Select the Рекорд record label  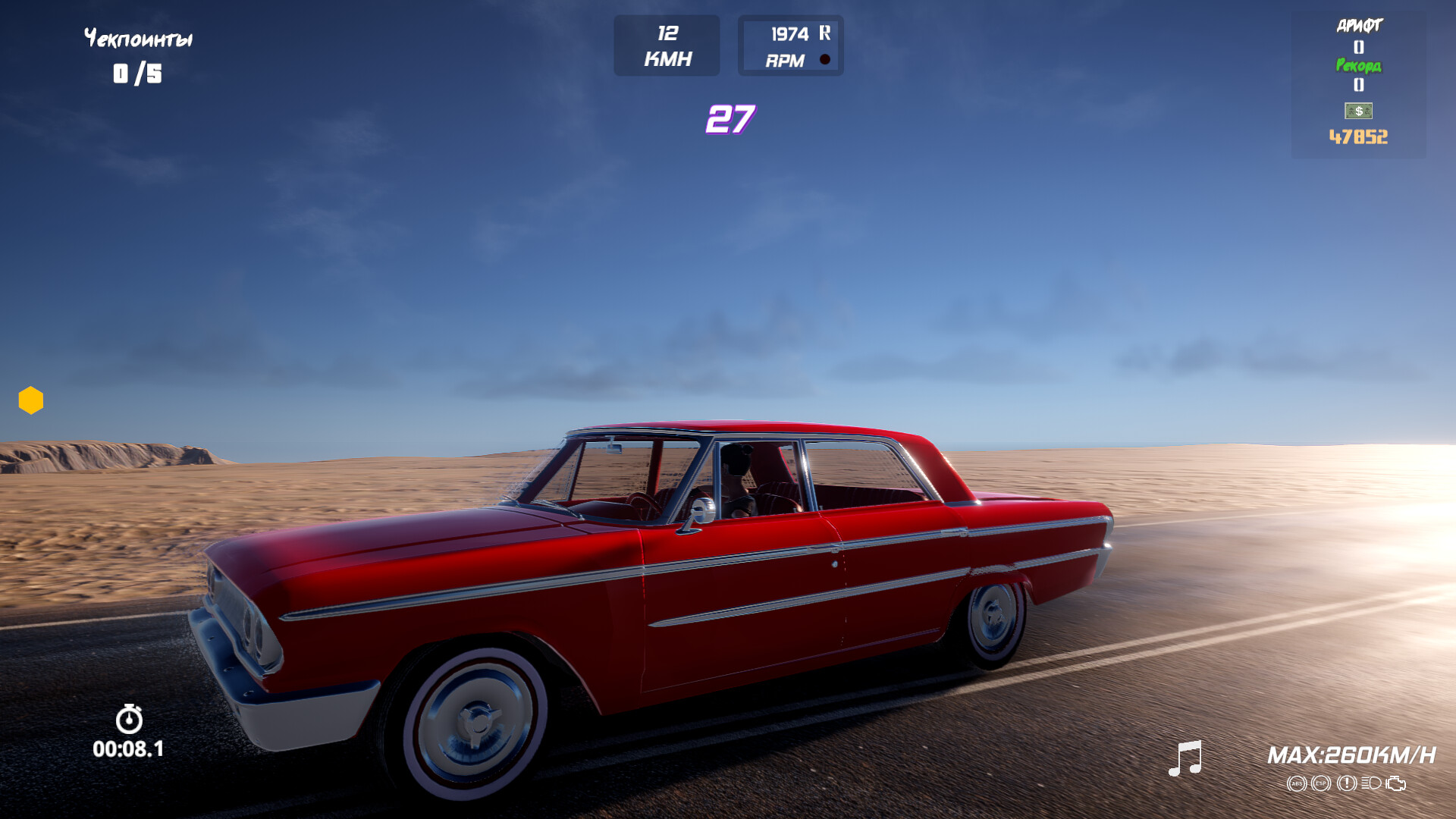tap(1360, 67)
